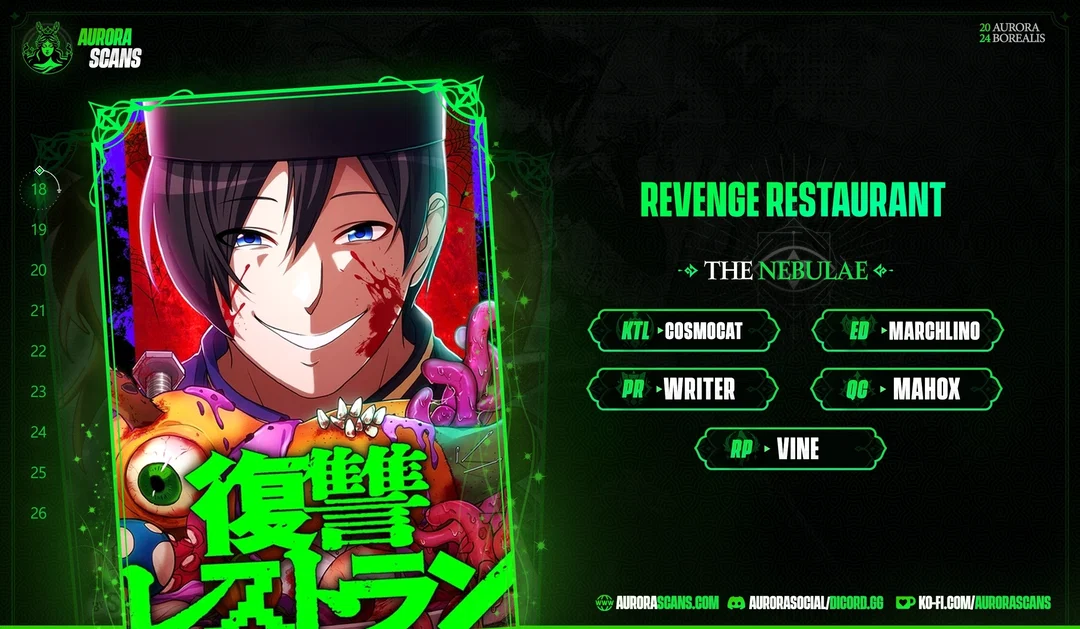
Task: Jump to chapter 20
Action: (x=39, y=270)
